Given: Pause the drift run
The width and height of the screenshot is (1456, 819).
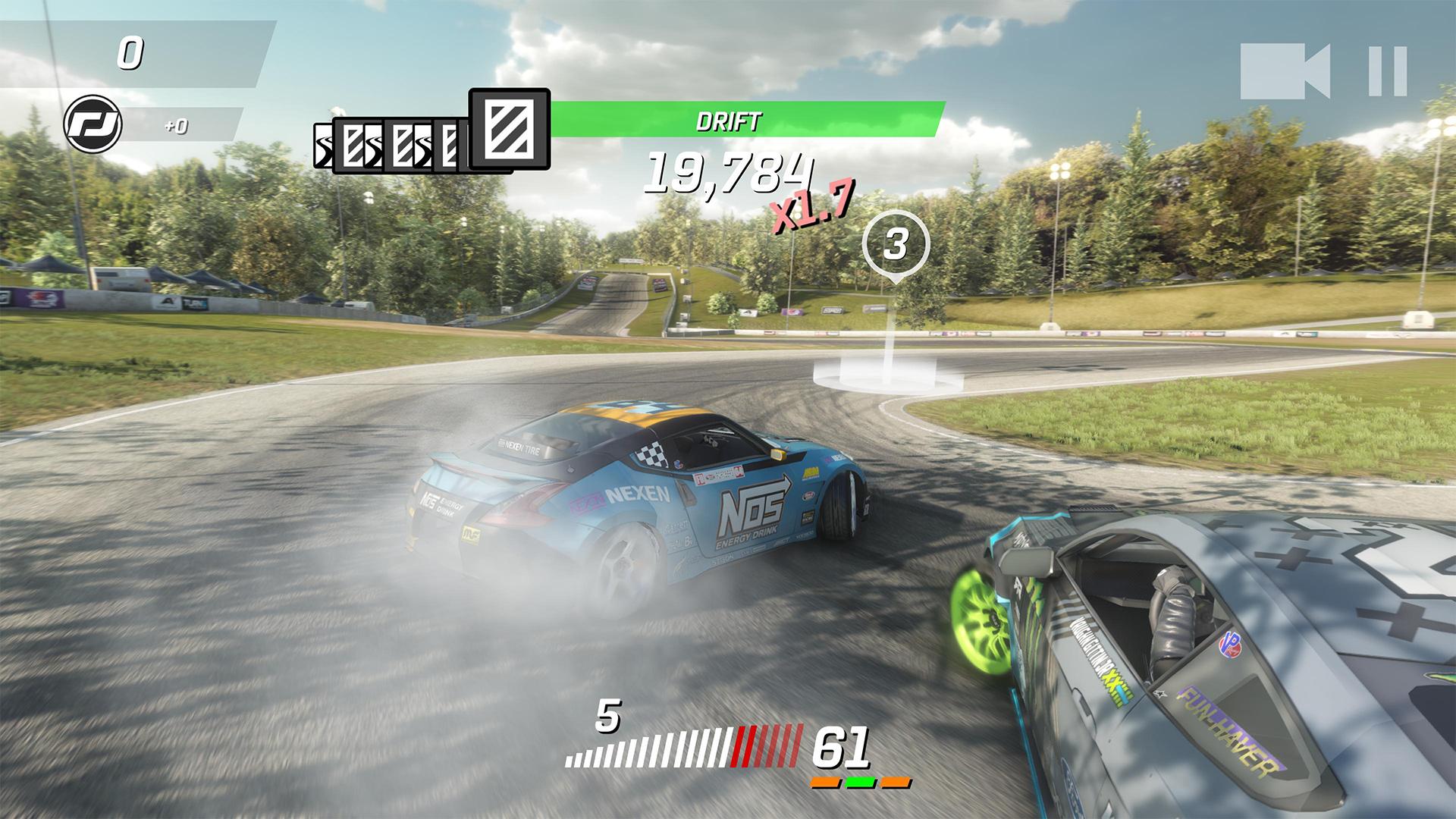Looking at the screenshot, I should click(x=1388, y=71).
